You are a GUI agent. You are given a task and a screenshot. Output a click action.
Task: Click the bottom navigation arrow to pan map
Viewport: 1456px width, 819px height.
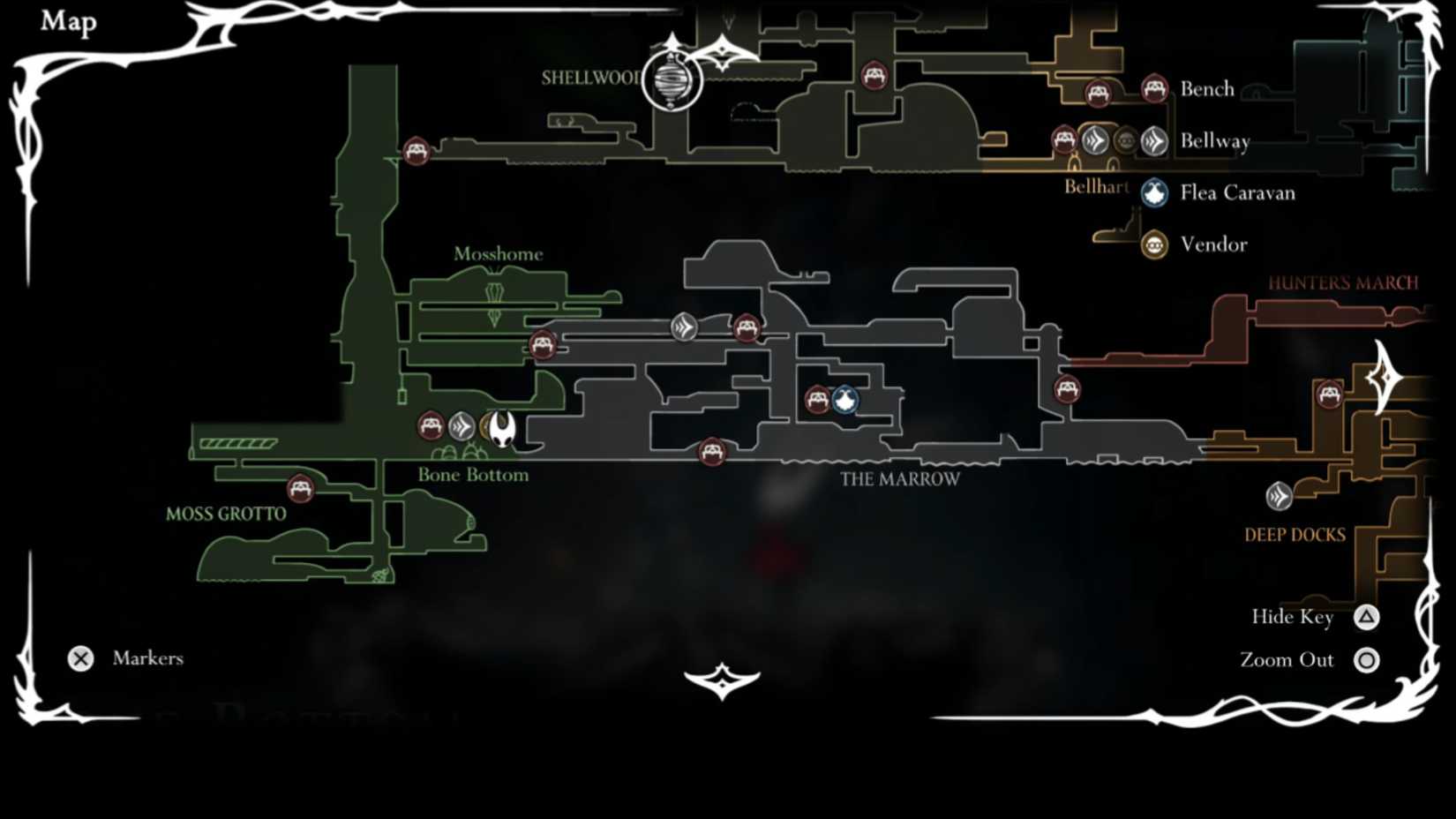tap(724, 680)
